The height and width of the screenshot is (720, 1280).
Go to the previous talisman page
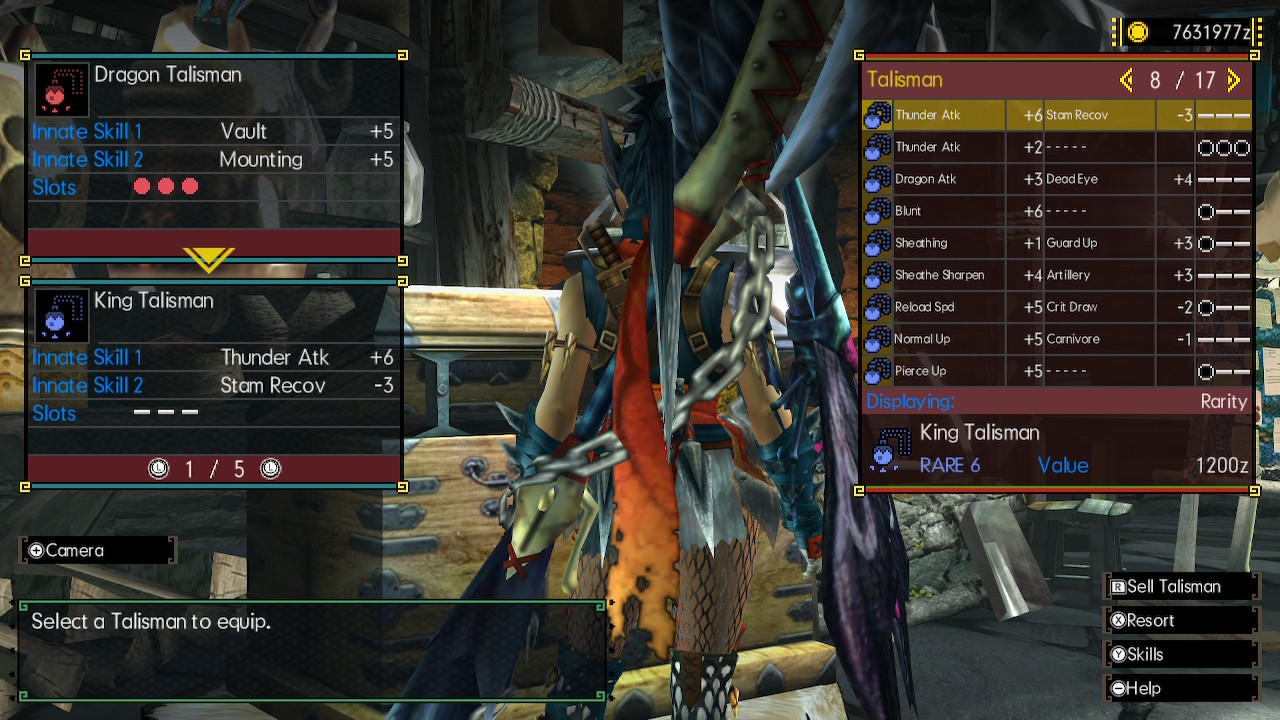click(x=1126, y=80)
